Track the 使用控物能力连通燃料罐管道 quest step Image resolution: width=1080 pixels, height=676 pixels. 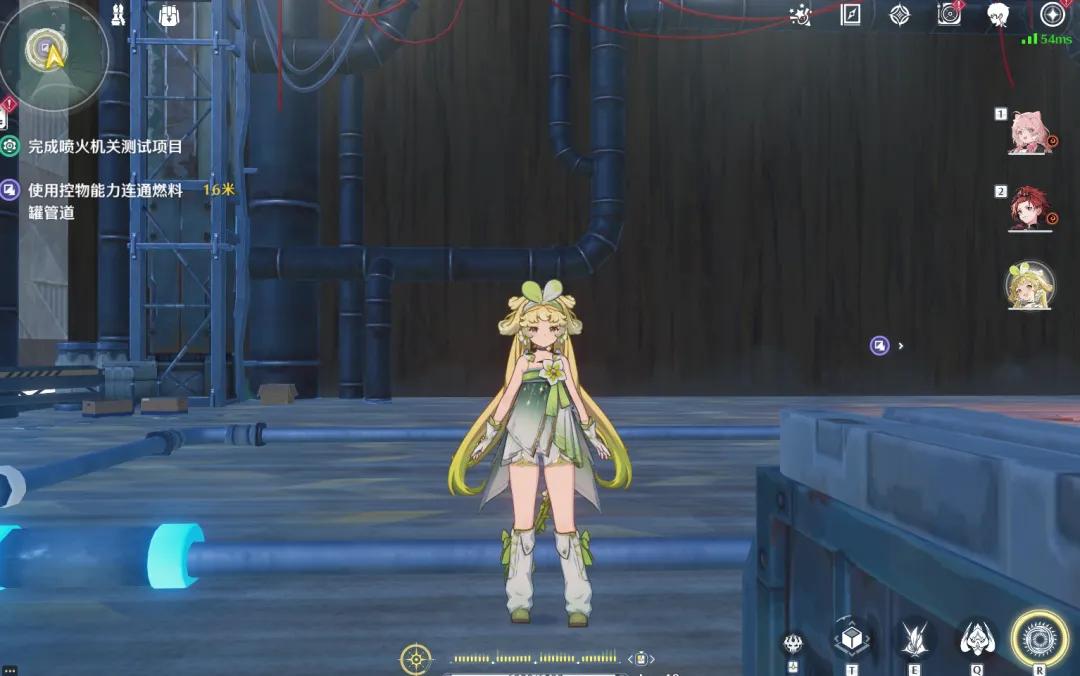click(105, 190)
